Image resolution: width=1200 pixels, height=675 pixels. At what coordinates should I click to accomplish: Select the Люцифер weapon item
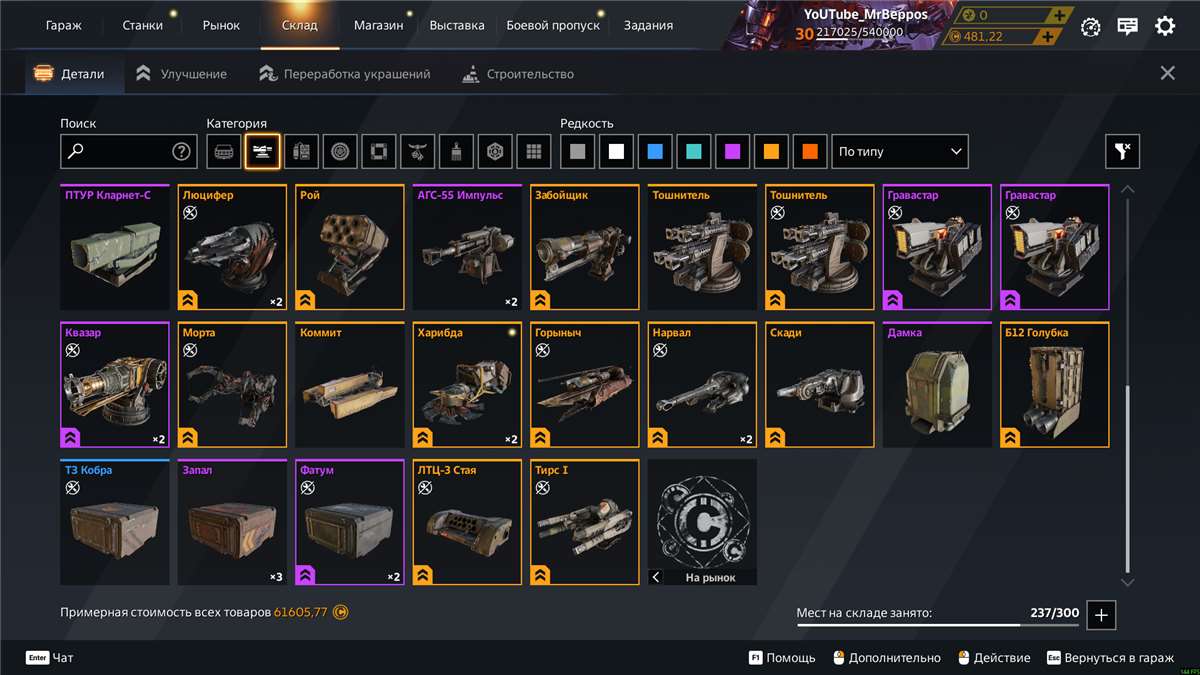click(x=232, y=248)
